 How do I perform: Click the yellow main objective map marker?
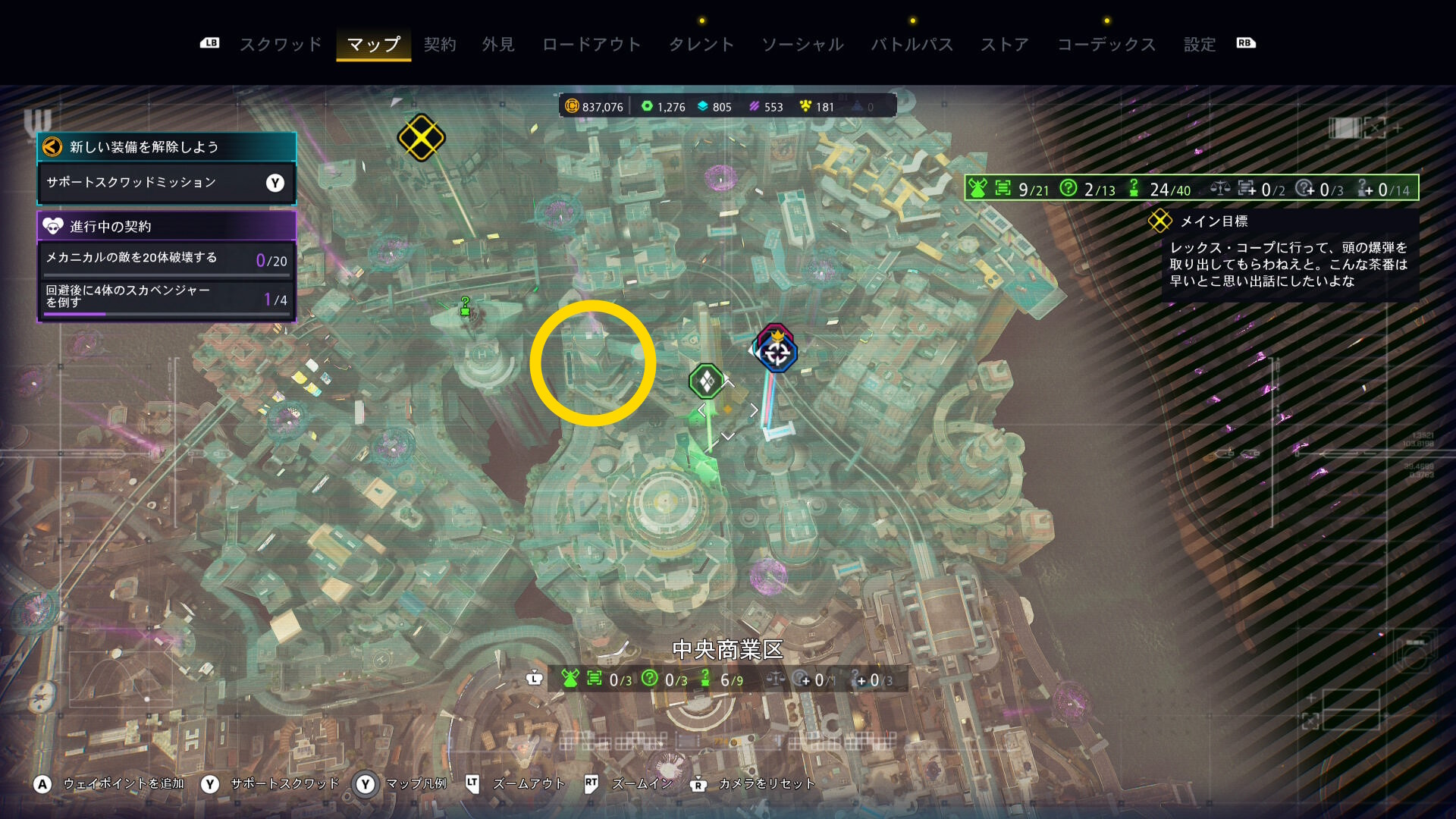pos(421,137)
